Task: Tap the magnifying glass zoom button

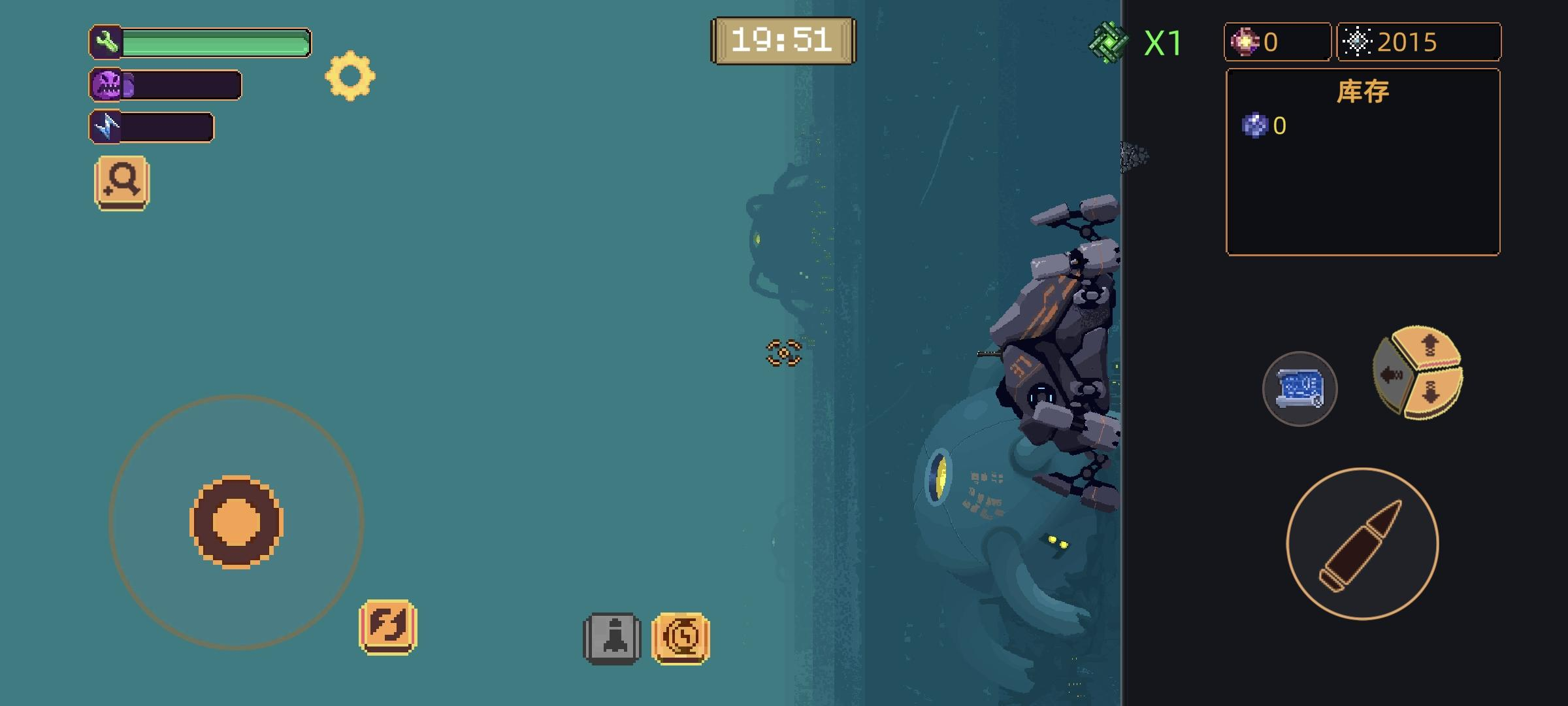Action: [122, 182]
